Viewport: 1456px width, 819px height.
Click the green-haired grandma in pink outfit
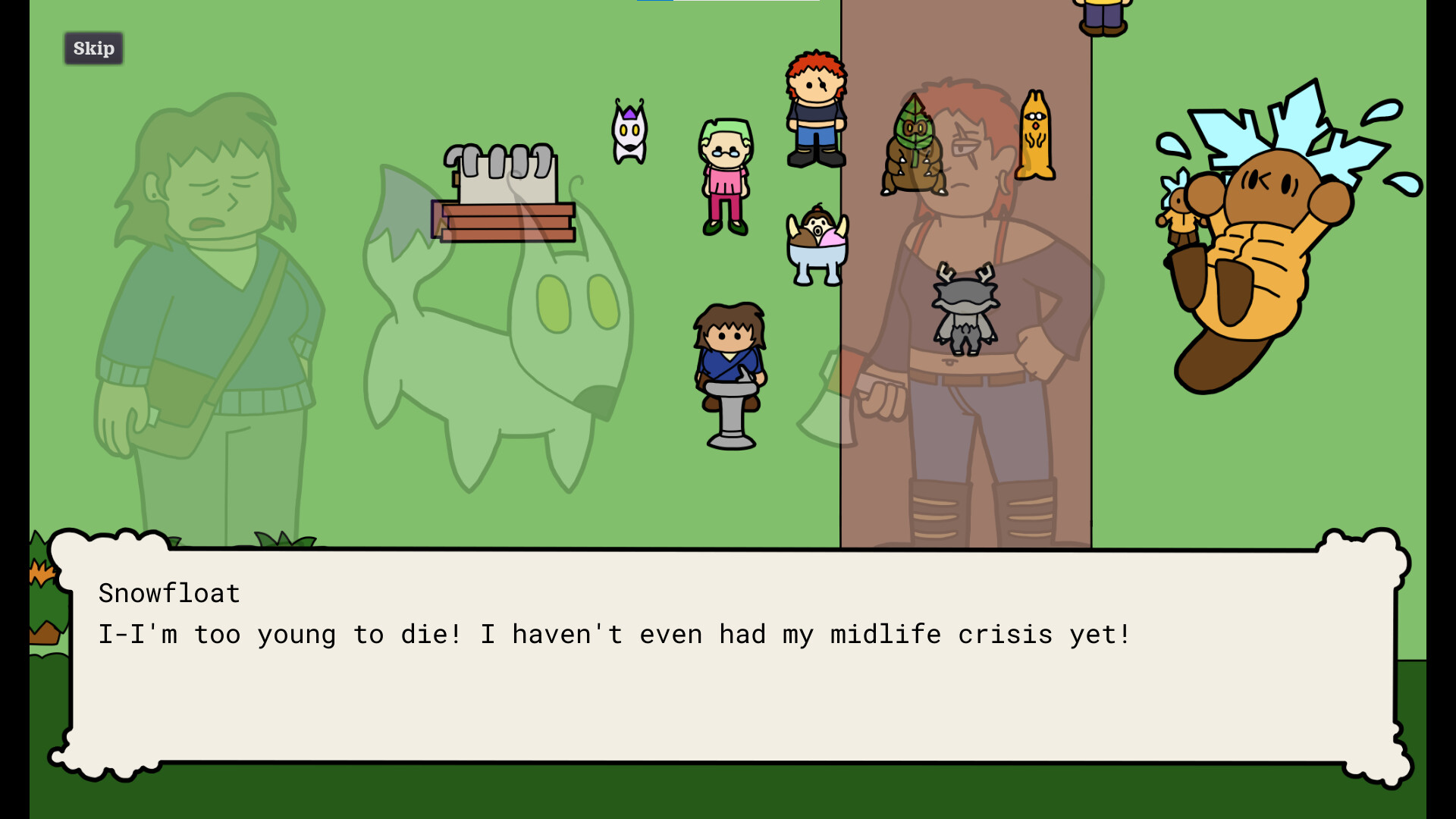coord(724,171)
